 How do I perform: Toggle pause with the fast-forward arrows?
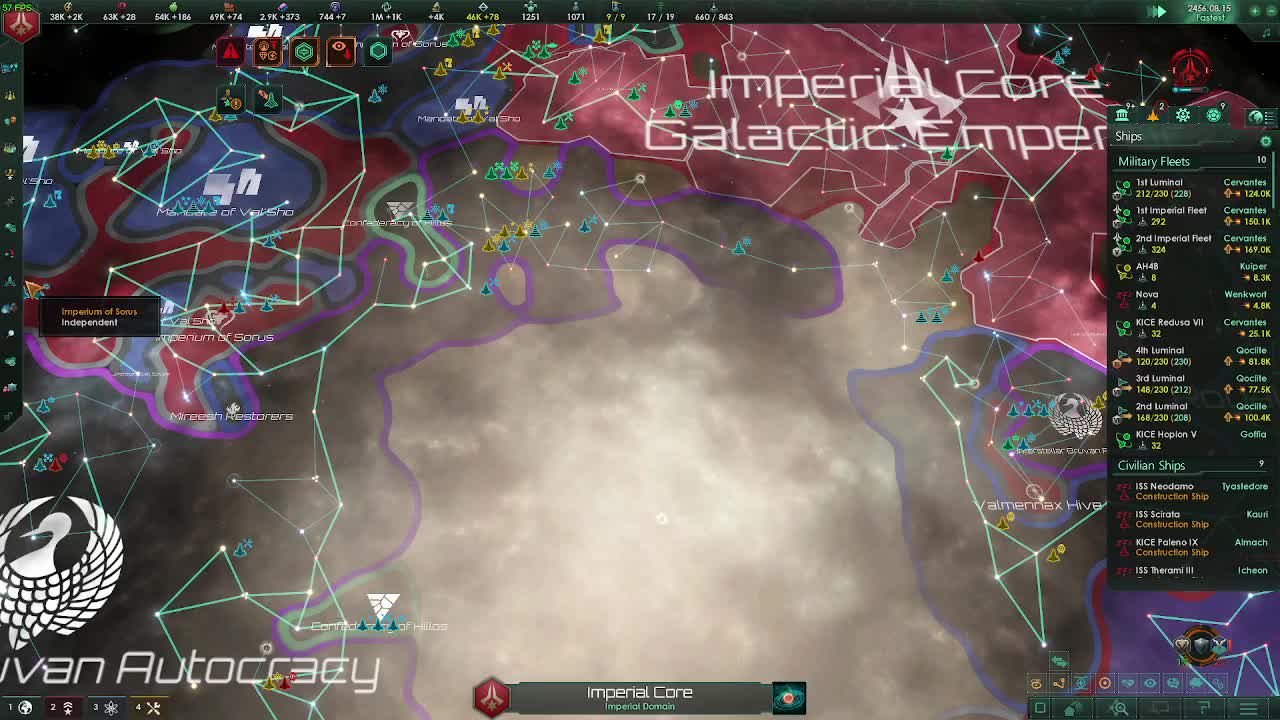click(1157, 12)
